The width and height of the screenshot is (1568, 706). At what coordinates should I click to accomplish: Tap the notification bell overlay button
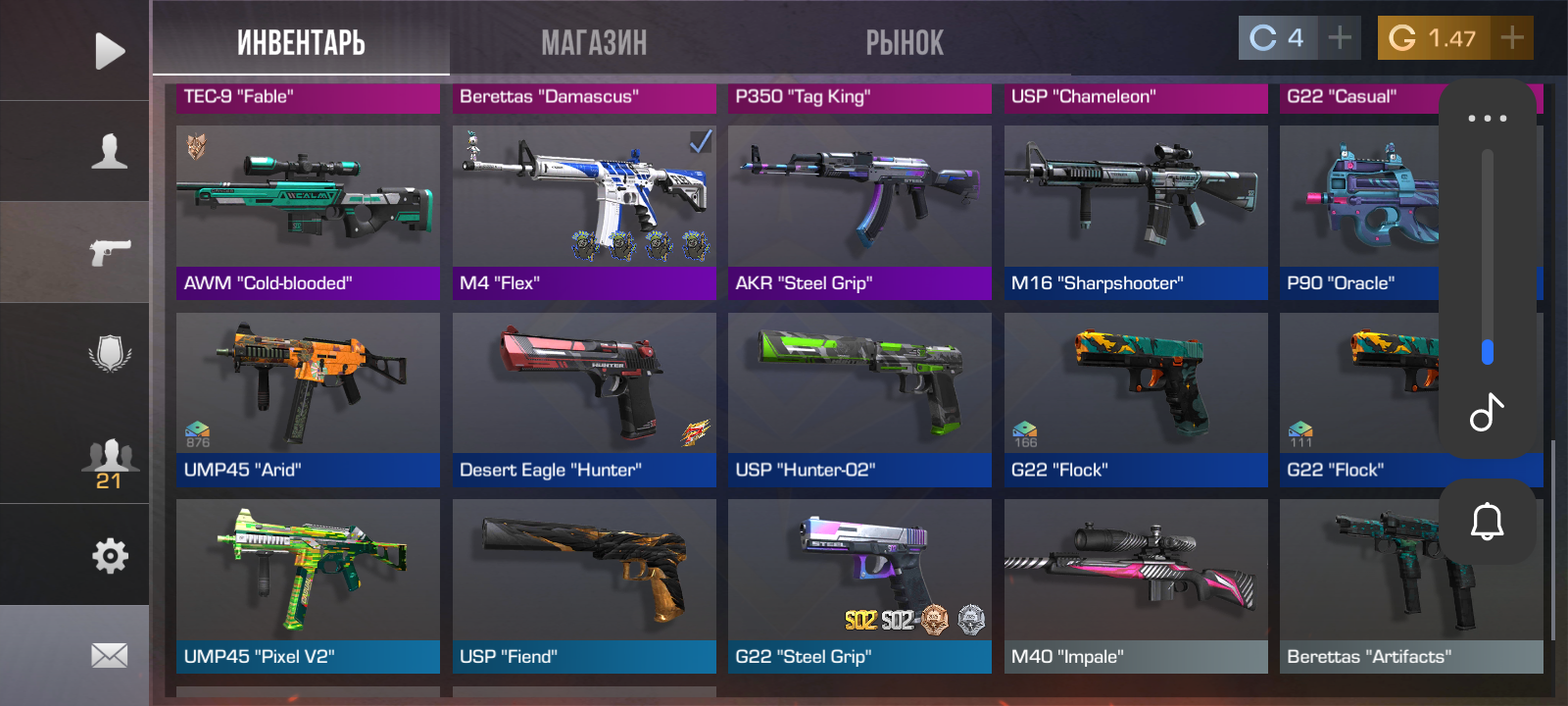1487,521
